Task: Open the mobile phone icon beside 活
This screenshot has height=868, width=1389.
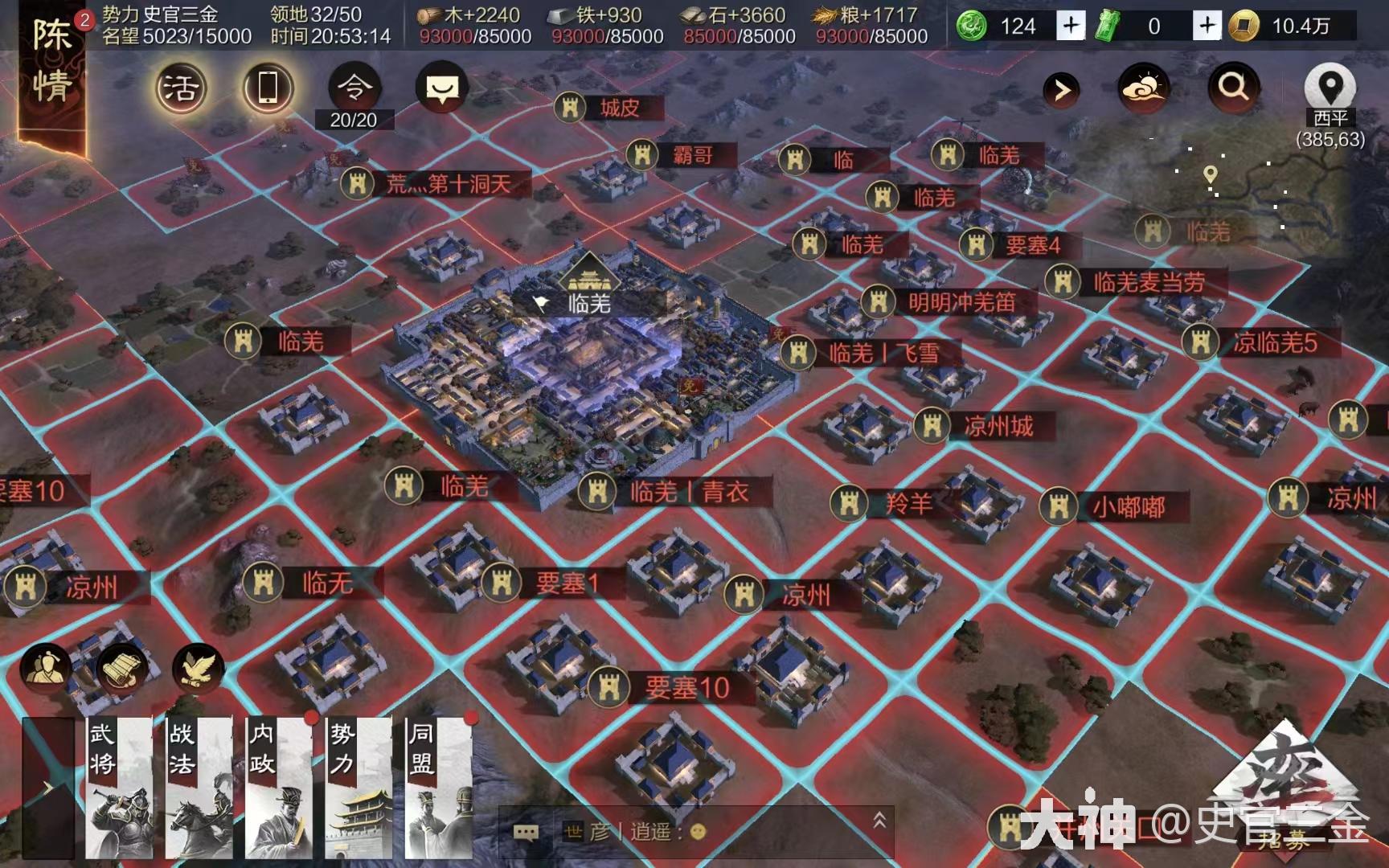Action: [x=268, y=87]
